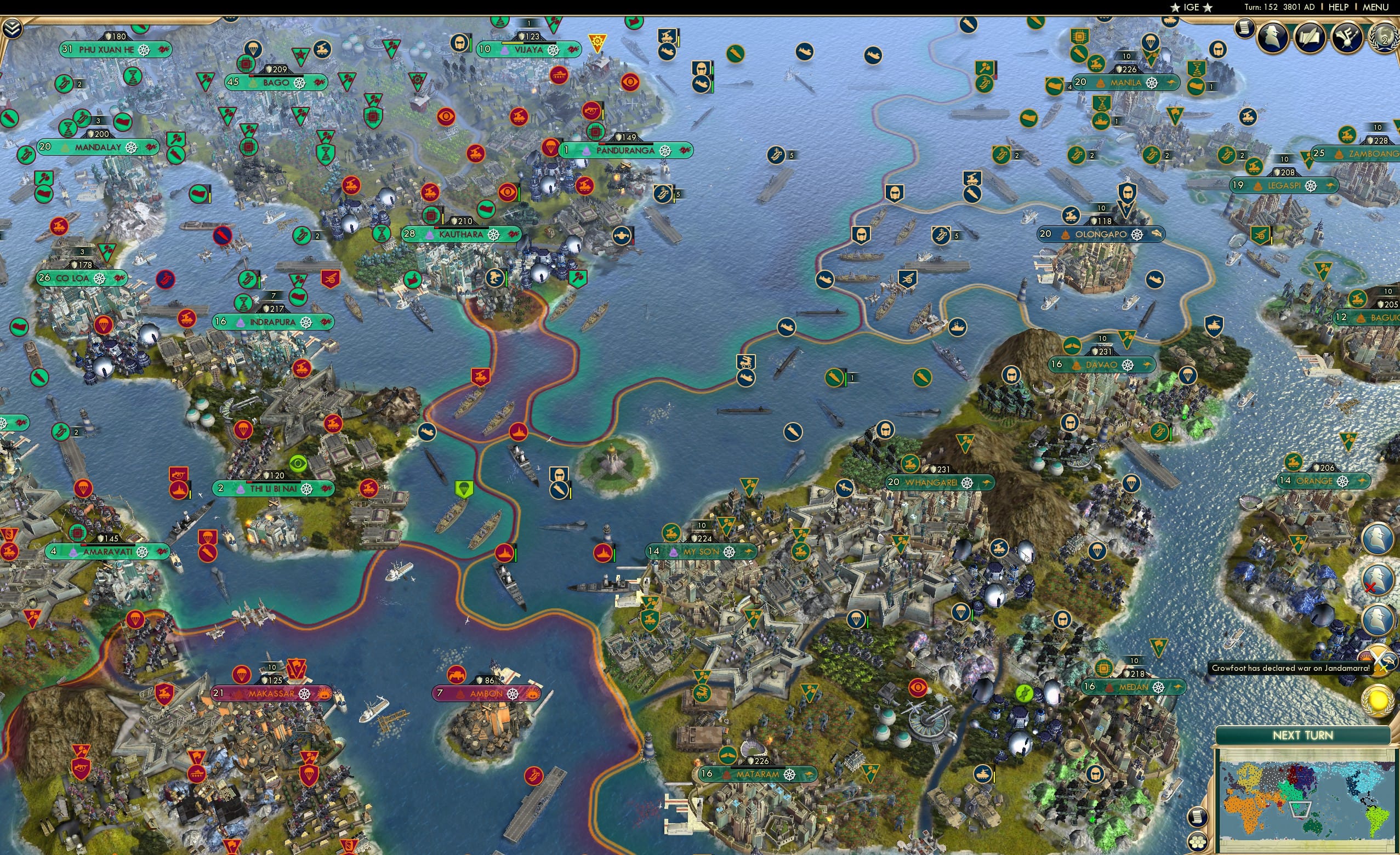The image size is (1400, 855).
Task: Open the Manila city banner
Action: pyautogui.click(x=1136, y=83)
